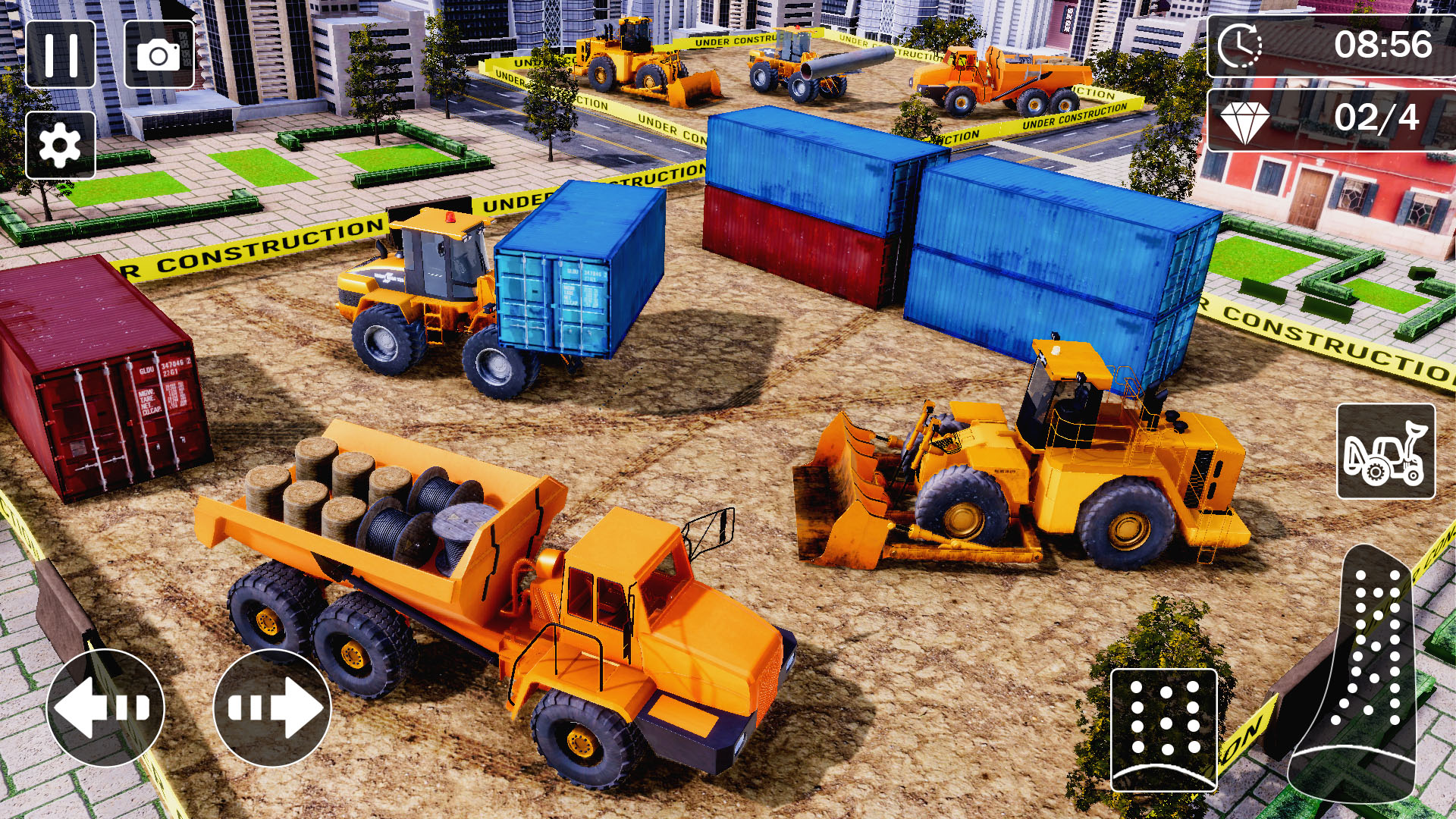This screenshot has height=819, width=1456.
Task: Take a screenshot with the camera icon
Action: pos(159,55)
